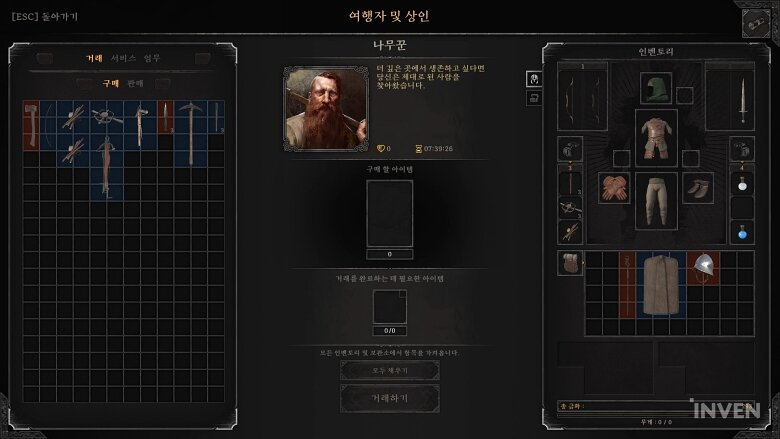The width and height of the screenshot is (780, 439).
Task: Select the equipped leather gloves
Action: [x=613, y=188]
